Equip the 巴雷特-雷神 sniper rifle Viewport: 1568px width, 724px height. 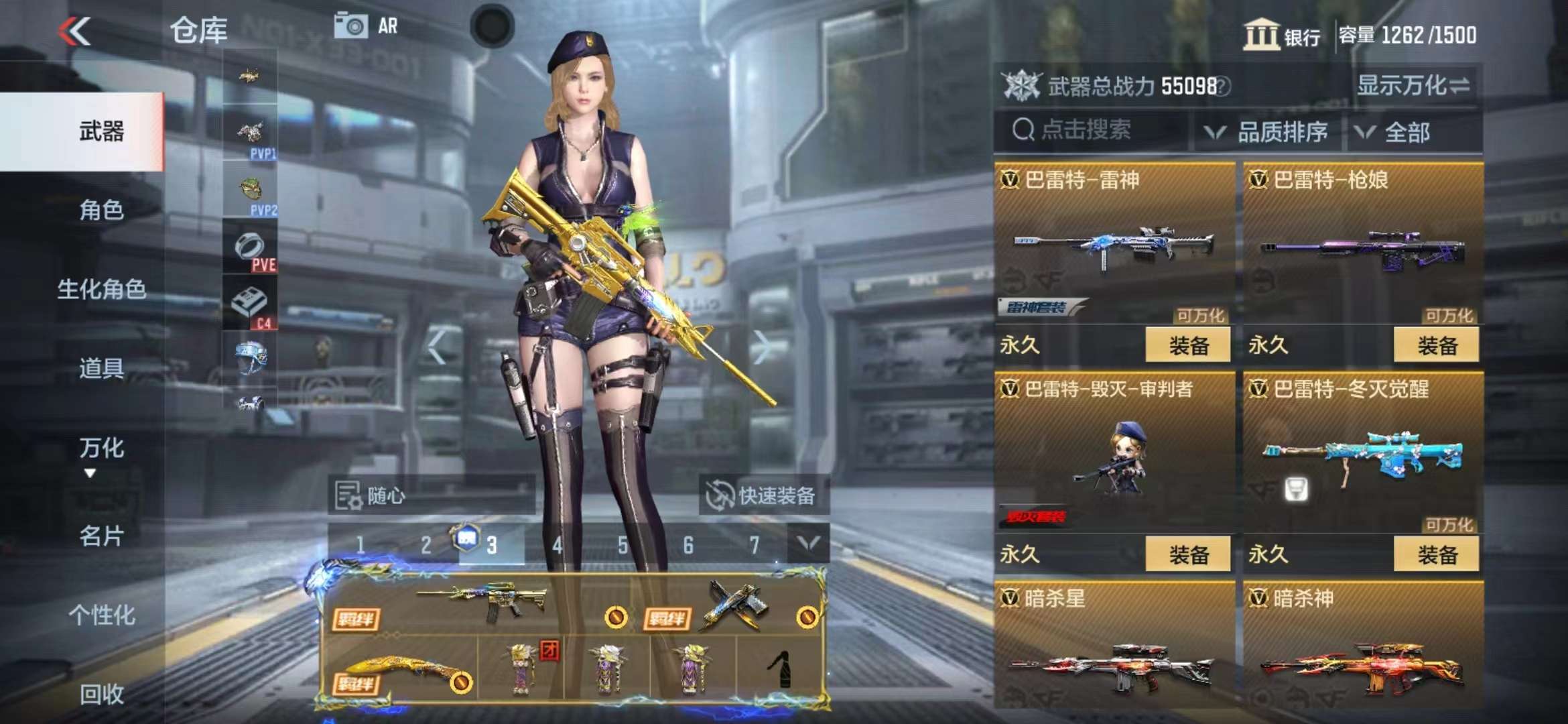point(1187,346)
